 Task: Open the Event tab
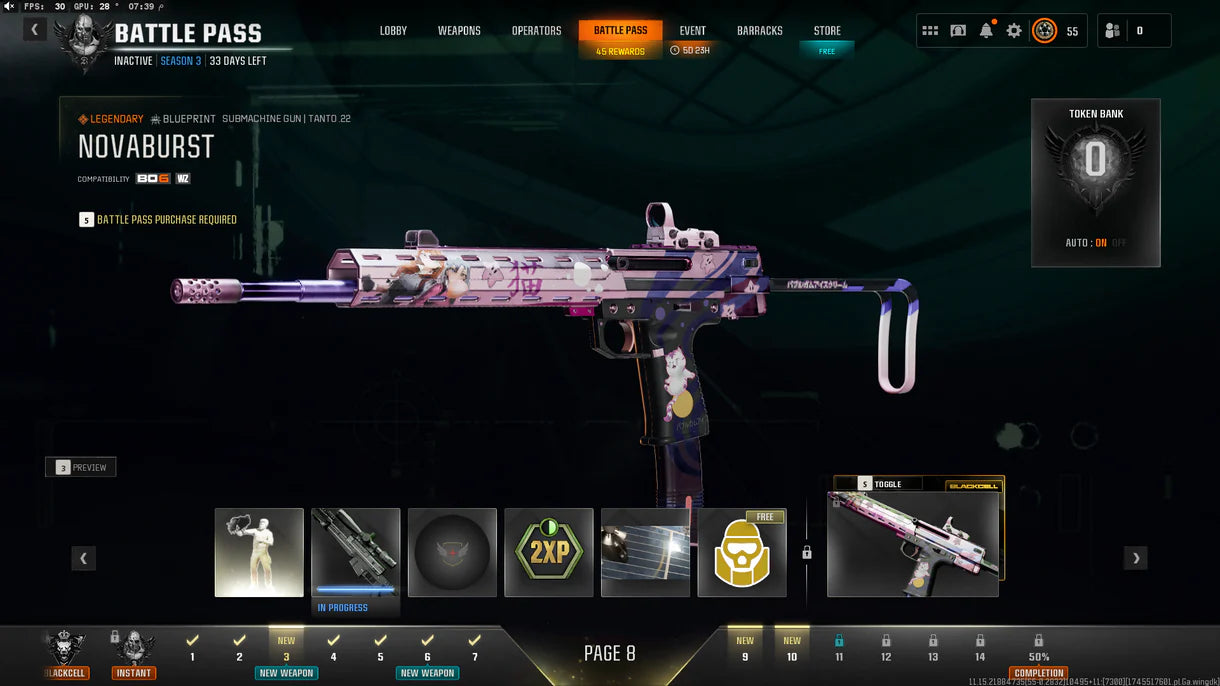692,31
